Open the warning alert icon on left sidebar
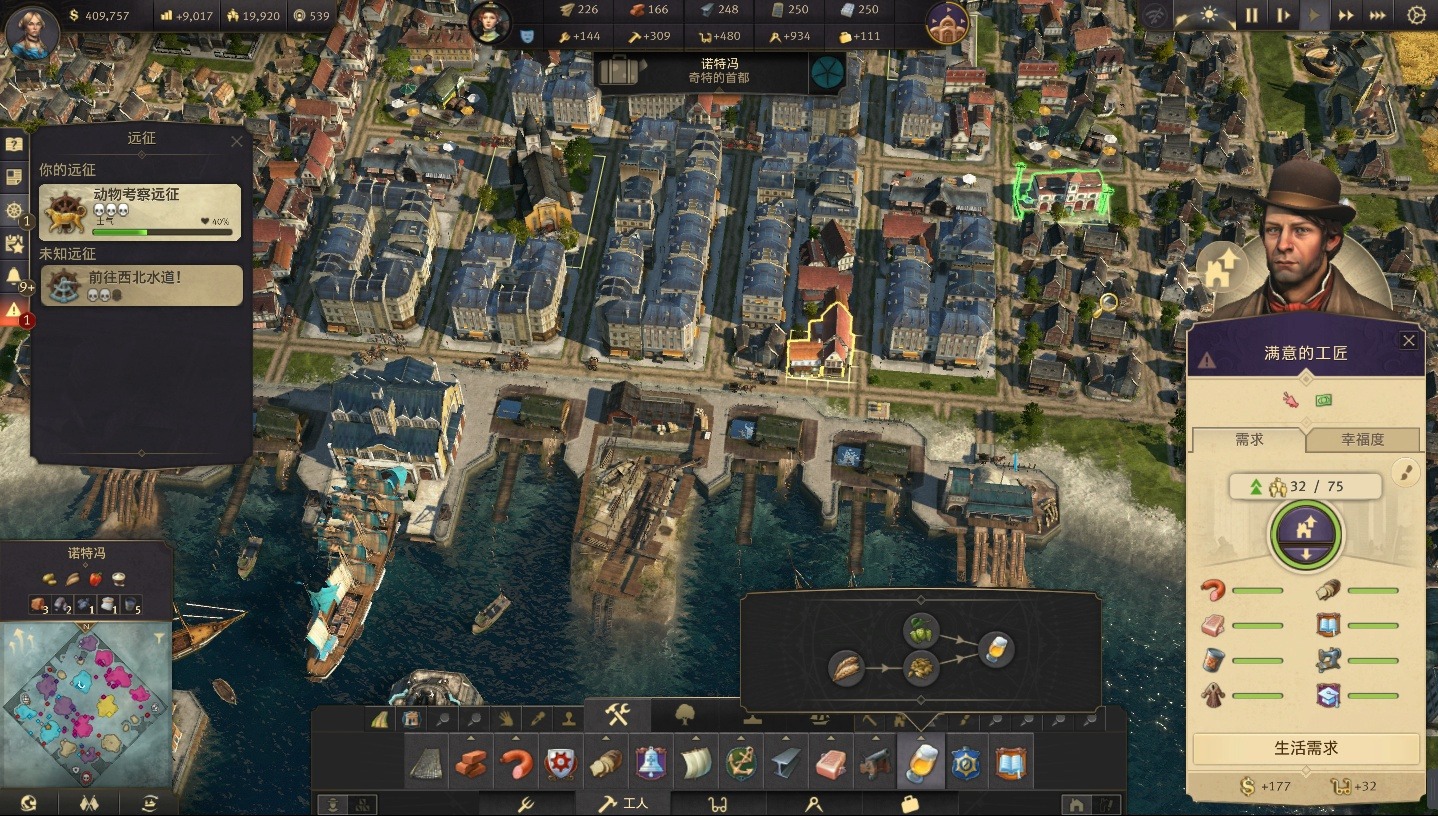The image size is (1438, 816). click(14, 311)
